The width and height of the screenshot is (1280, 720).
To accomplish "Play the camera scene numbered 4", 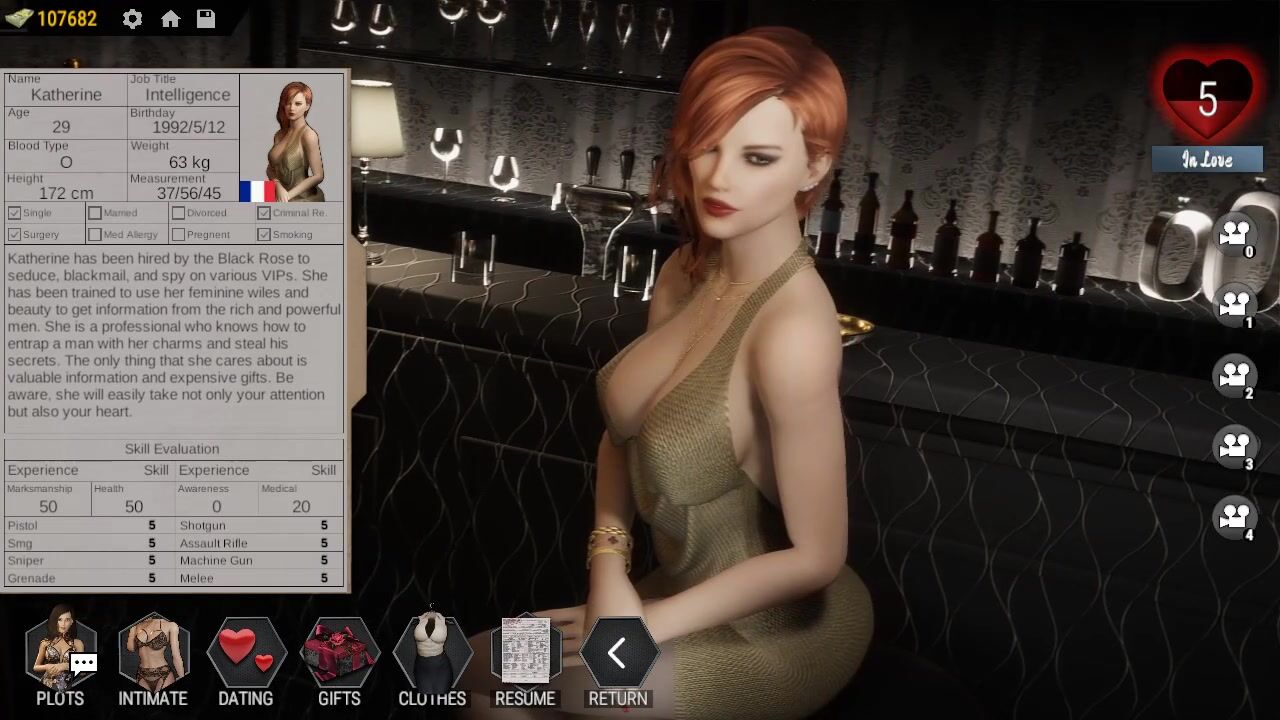I will tap(1235, 517).
